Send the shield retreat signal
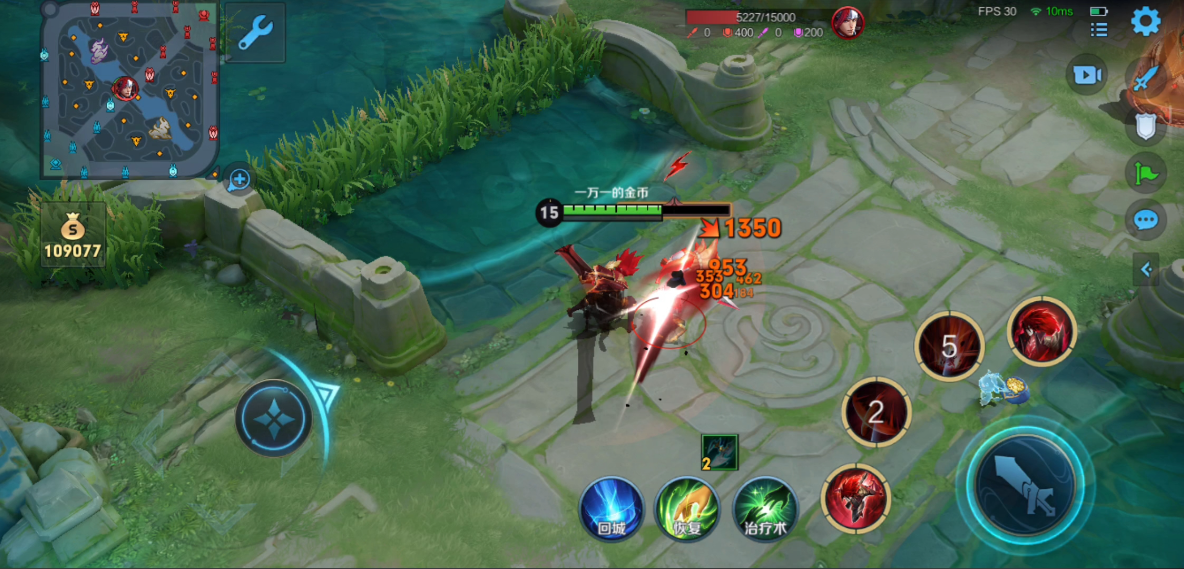 [x=1146, y=126]
